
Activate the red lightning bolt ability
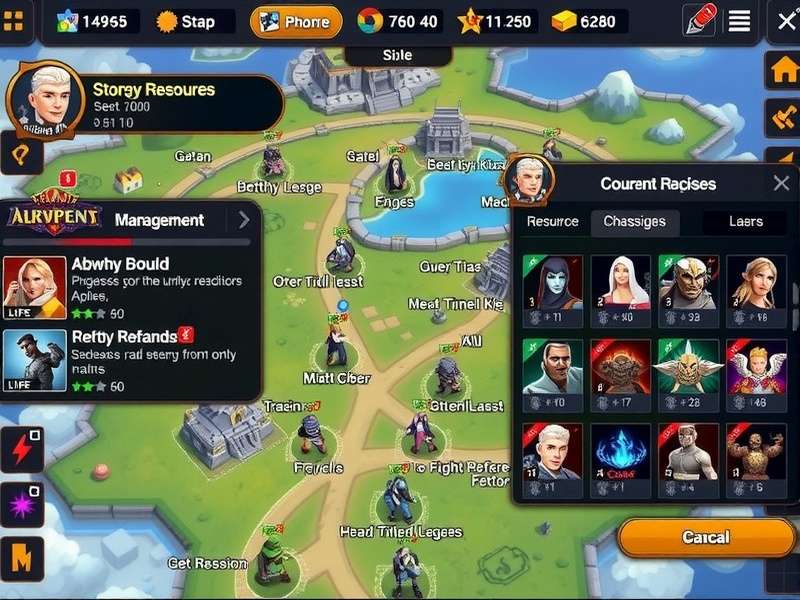(21, 449)
